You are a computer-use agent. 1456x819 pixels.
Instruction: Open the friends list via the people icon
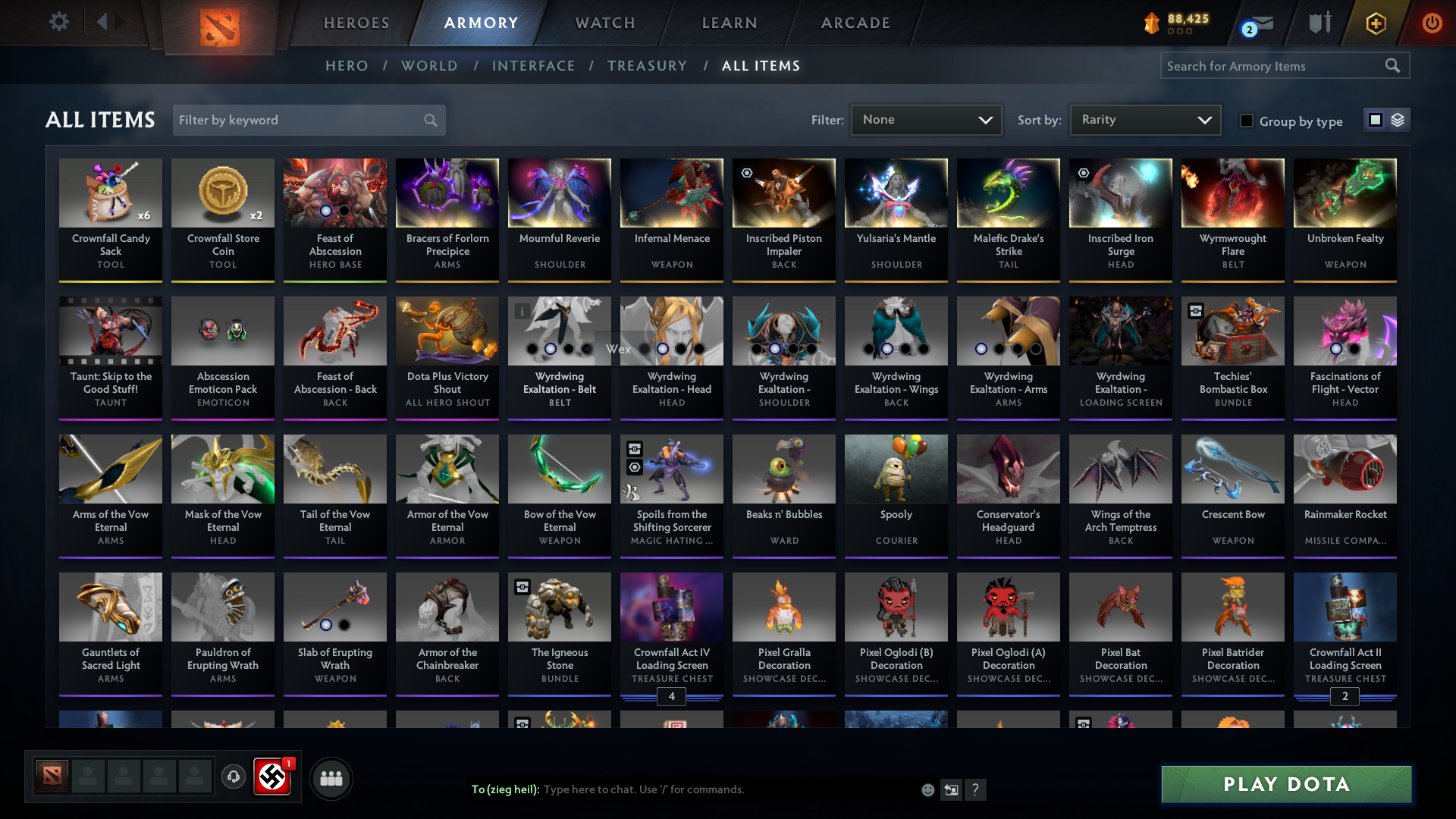[331, 777]
